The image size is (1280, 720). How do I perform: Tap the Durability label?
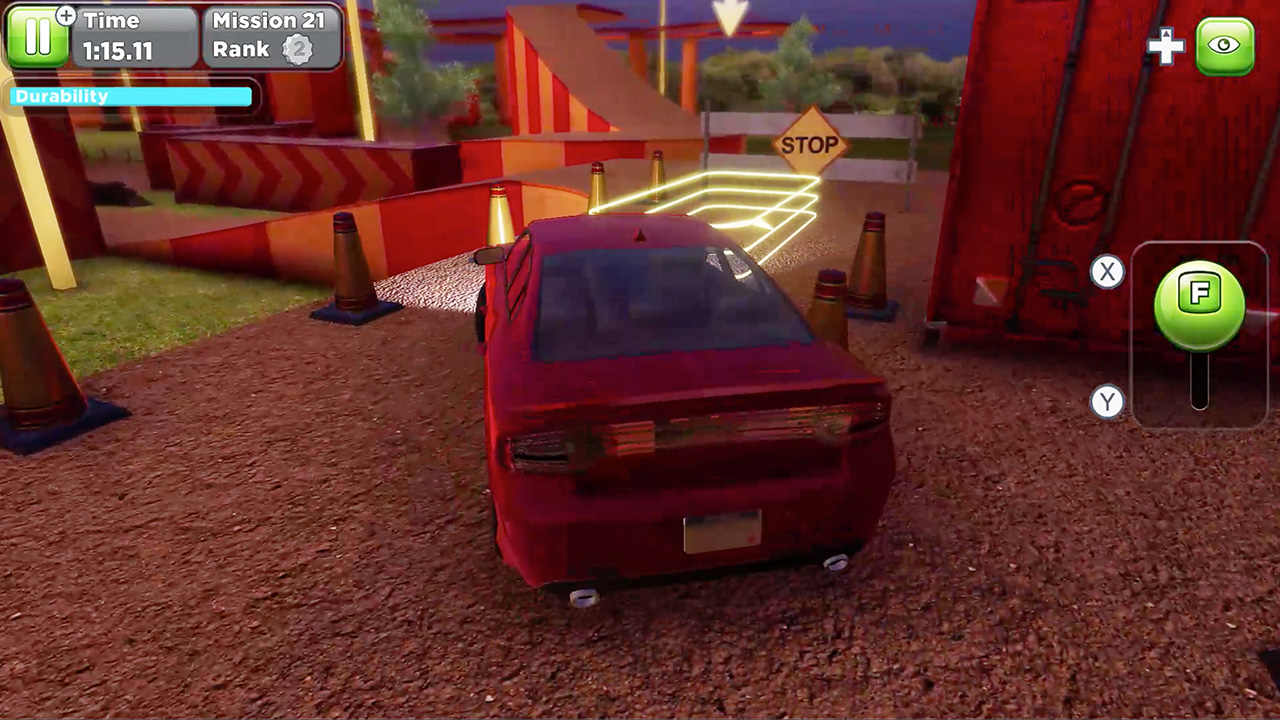[x=62, y=96]
